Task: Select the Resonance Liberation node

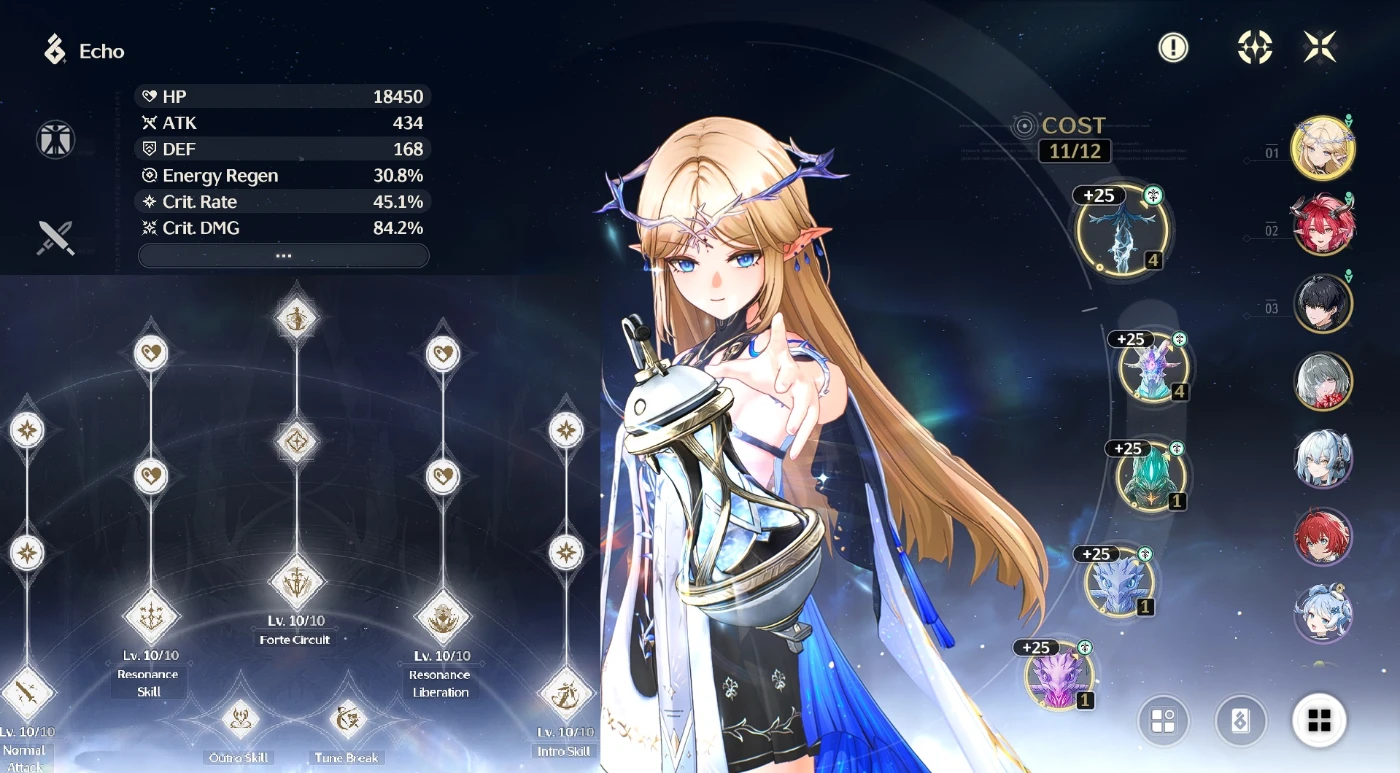Action: coord(442,617)
